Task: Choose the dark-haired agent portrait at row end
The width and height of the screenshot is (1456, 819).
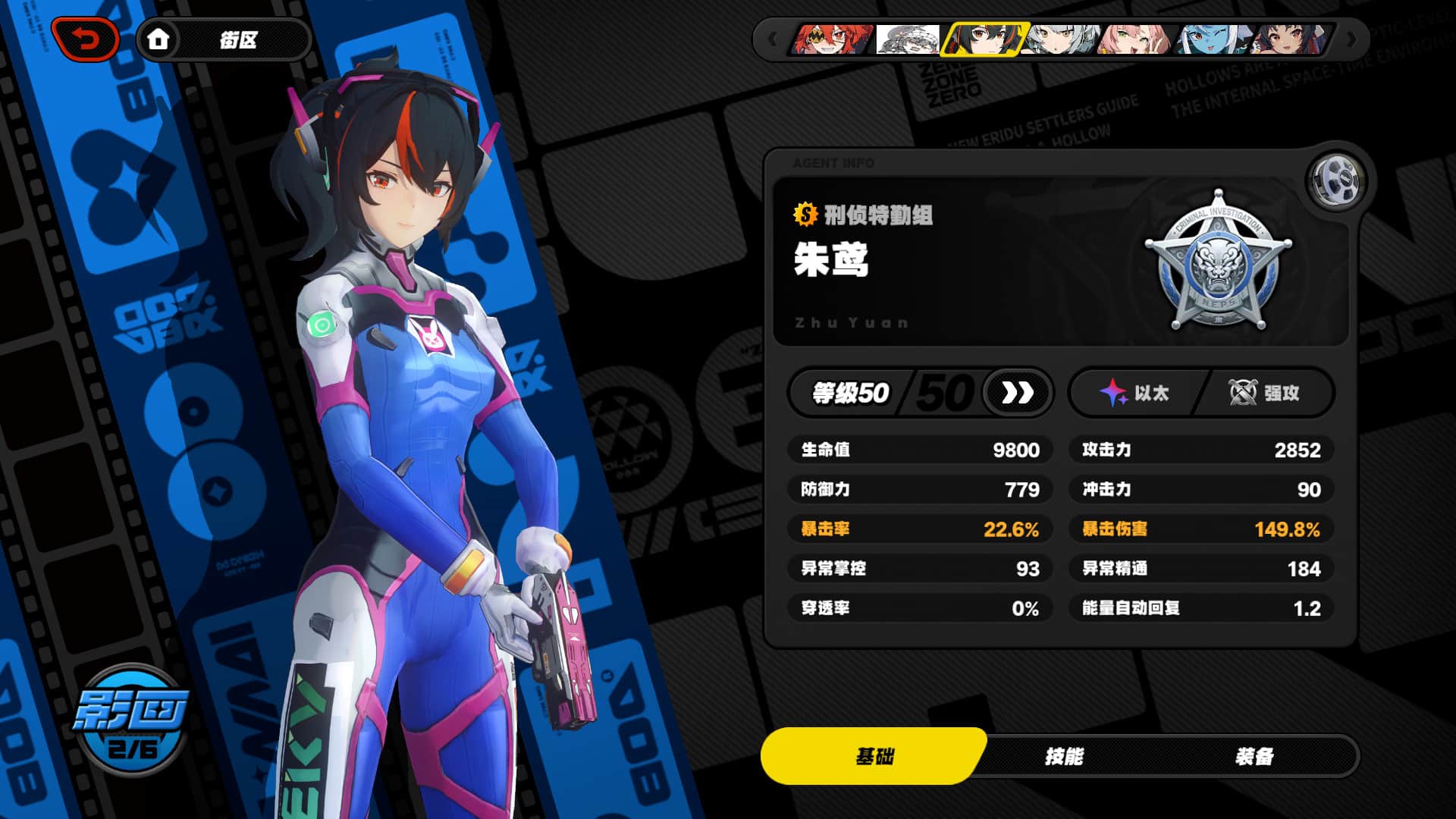Action: 1288,39
